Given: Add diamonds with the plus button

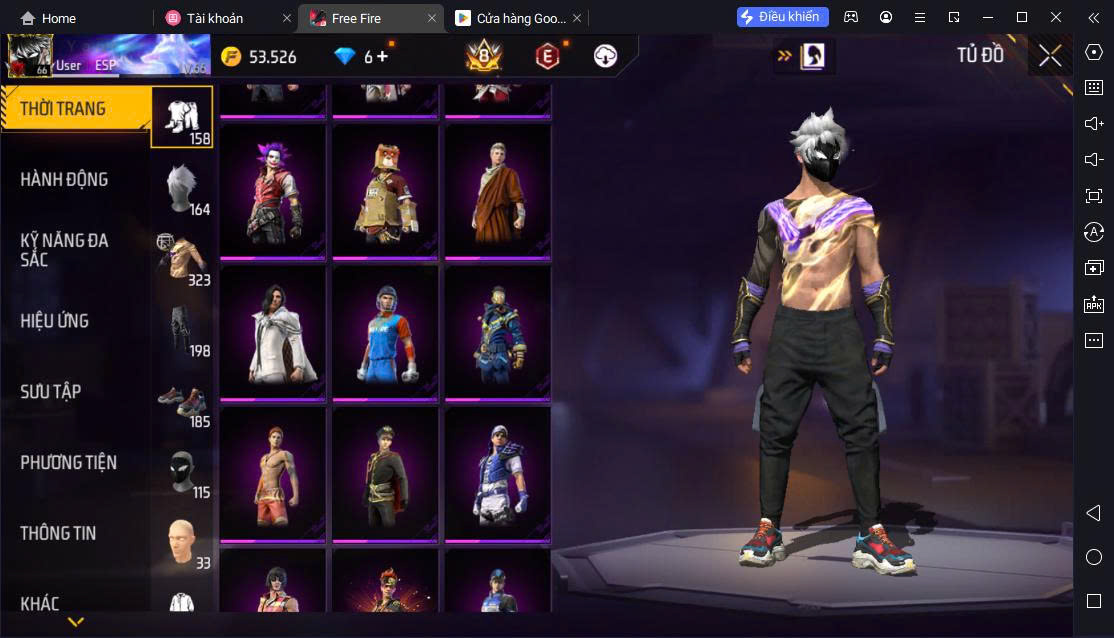Looking at the screenshot, I should point(382,57).
